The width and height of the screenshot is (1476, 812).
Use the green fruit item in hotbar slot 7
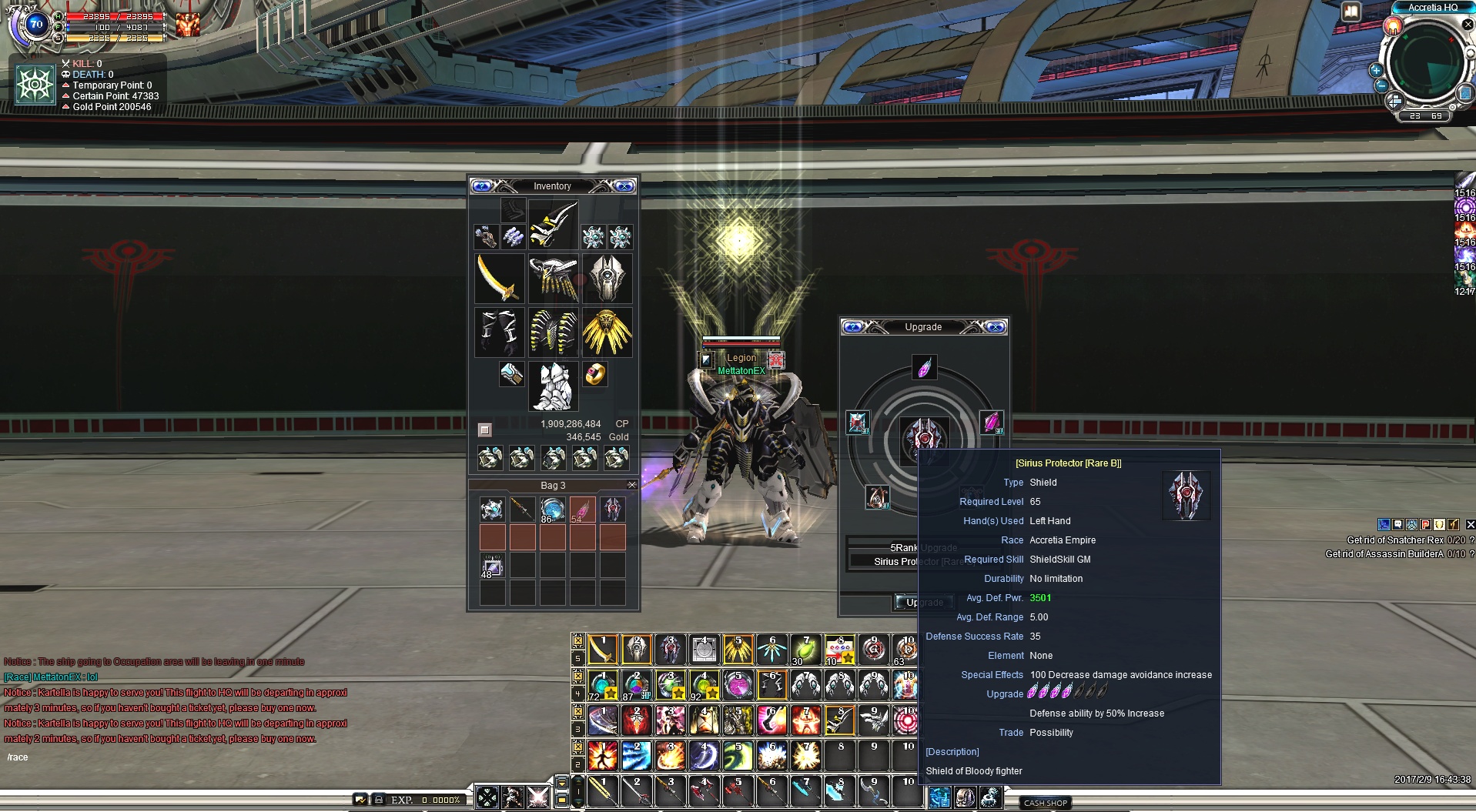pyautogui.click(x=805, y=650)
